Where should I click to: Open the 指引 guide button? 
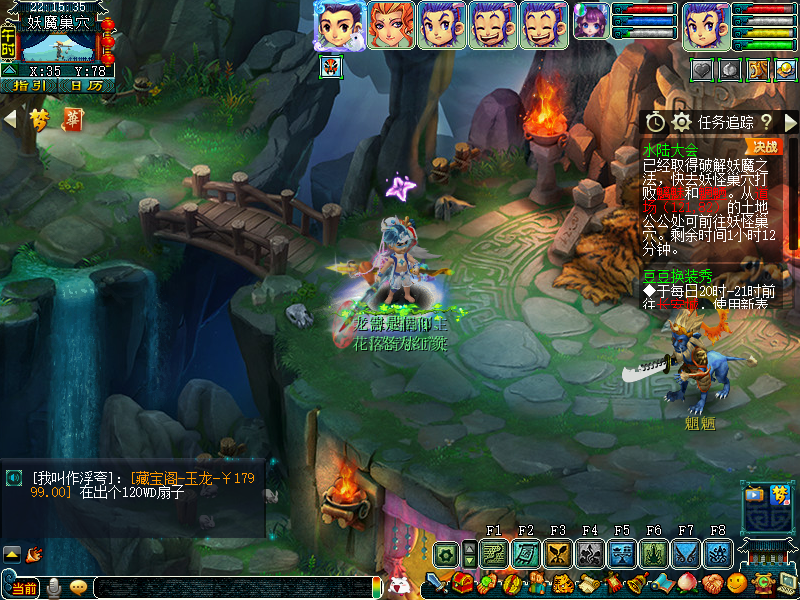click(28, 86)
